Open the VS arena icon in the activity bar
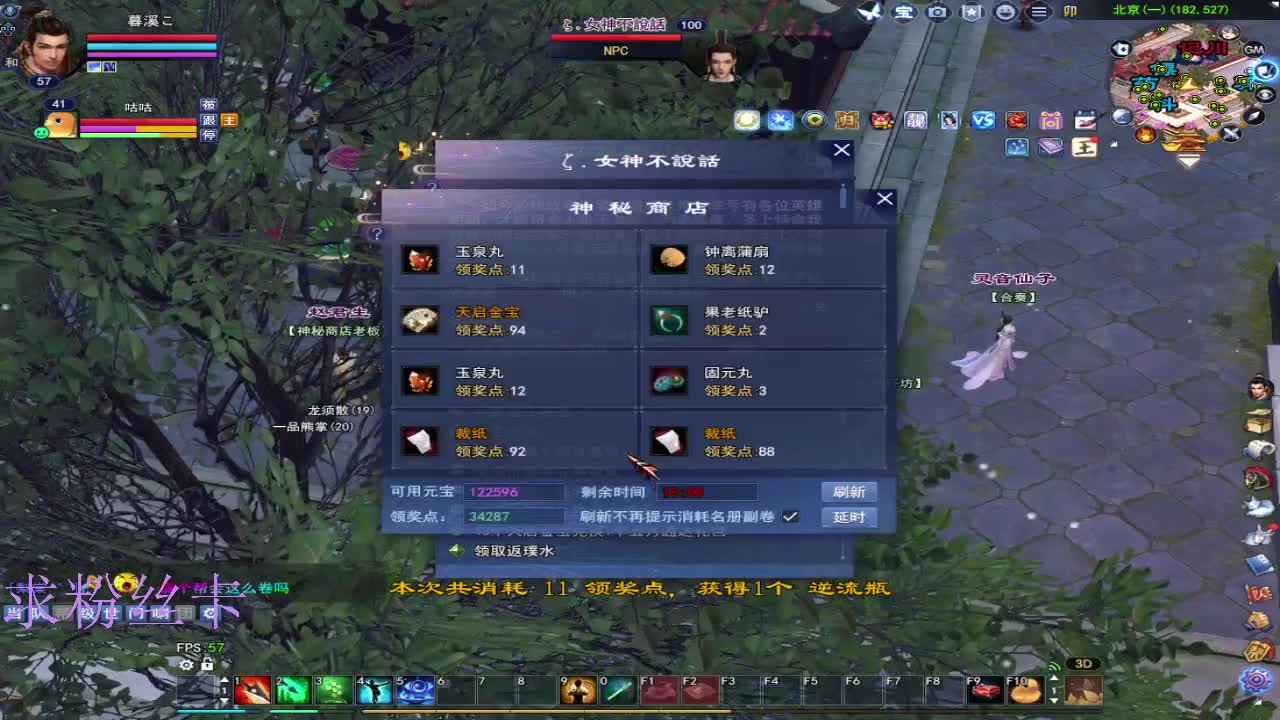 tap(983, 120)
